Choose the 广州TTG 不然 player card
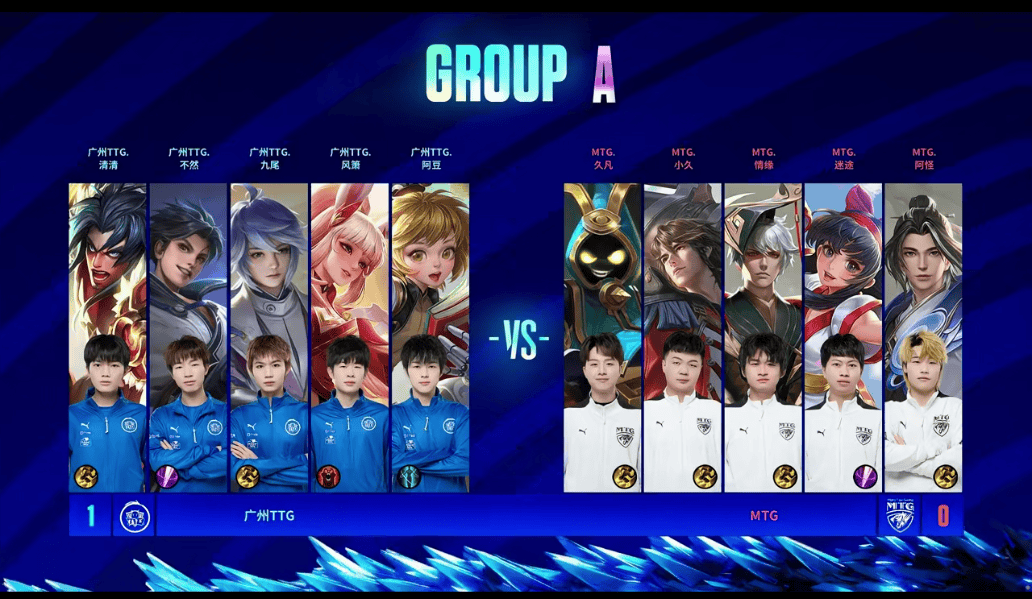Viewport: 1032px width, 599px height. pos(188,337)
